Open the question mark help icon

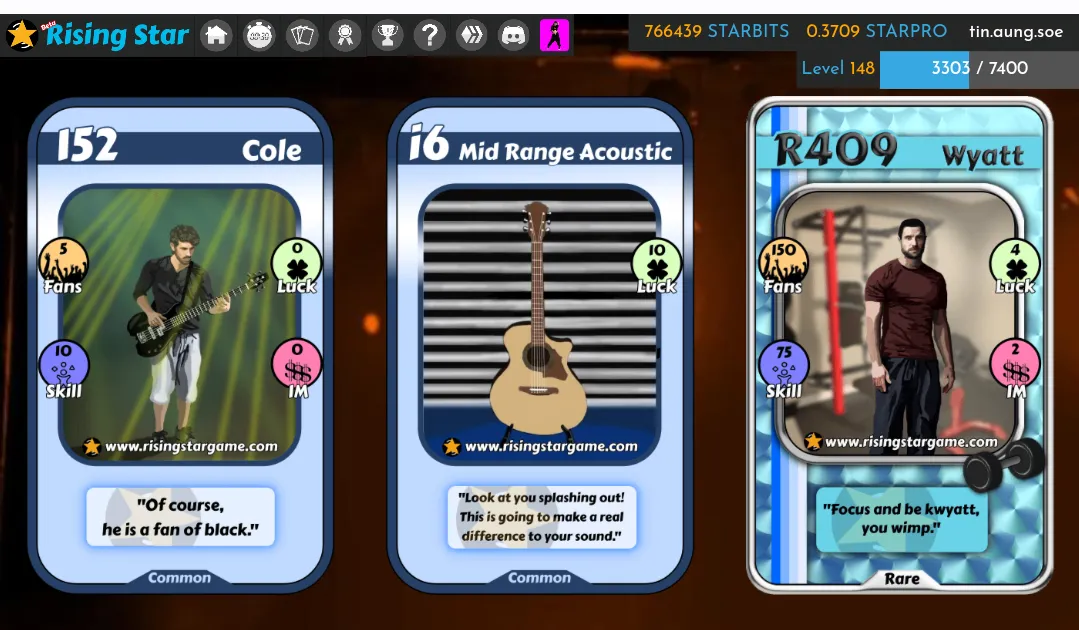tap(430, 36)
